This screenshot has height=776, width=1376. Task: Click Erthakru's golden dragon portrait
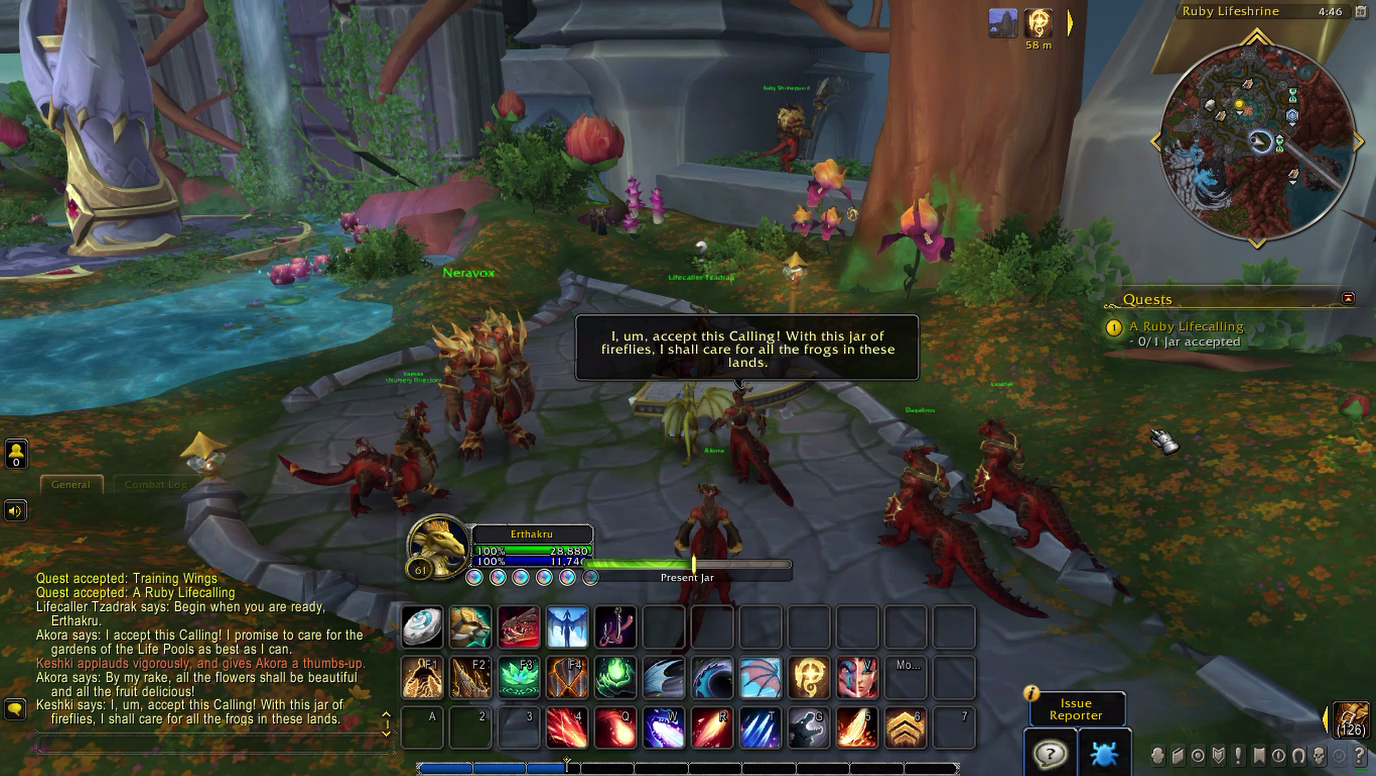[x=440, y=545]
